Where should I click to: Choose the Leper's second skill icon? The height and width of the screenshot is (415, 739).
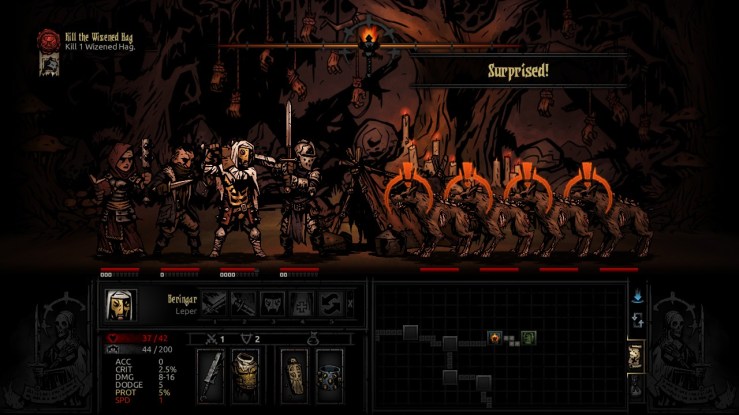pyautogui.click(x=243, y=303)
